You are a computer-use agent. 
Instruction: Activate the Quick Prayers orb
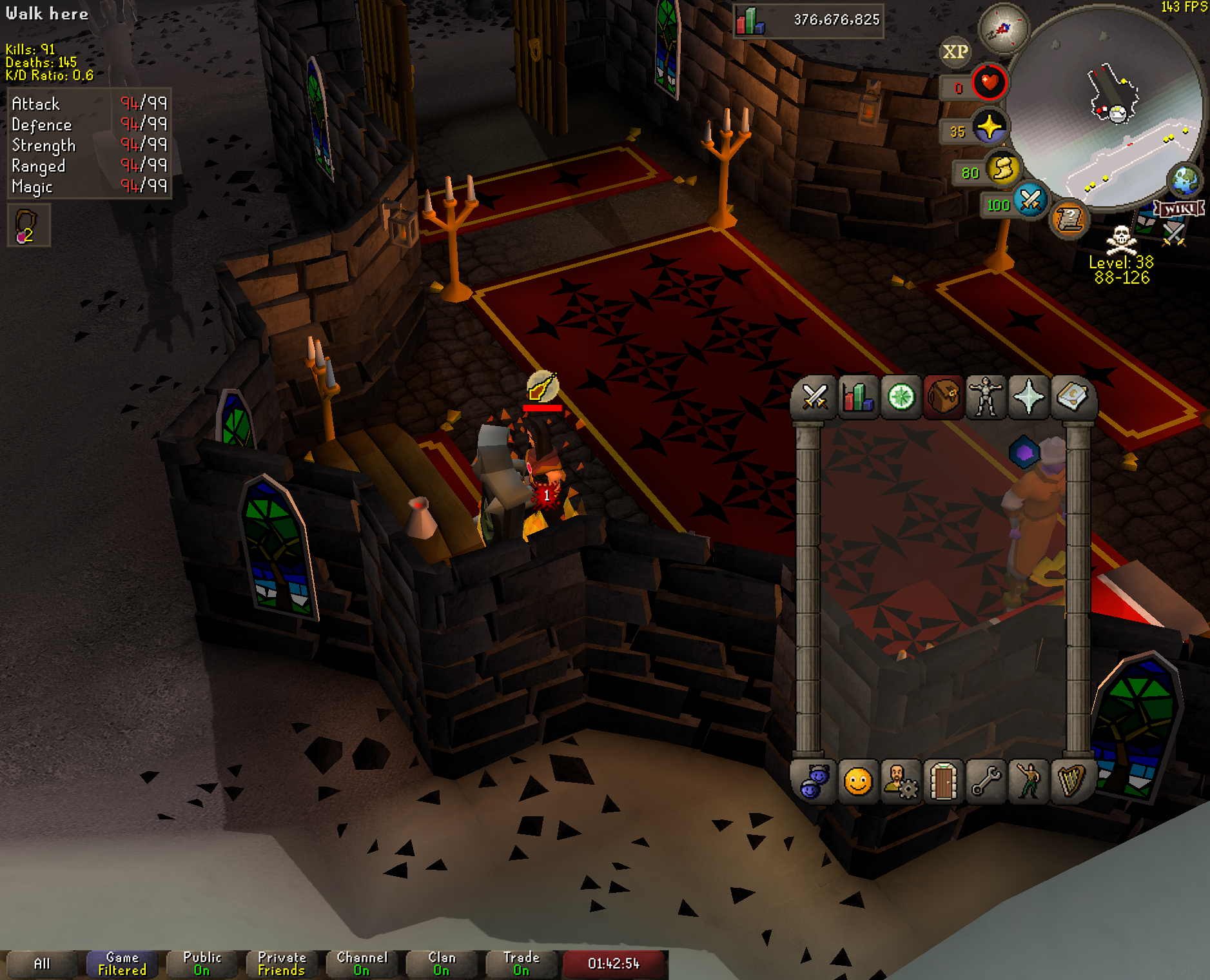coord(989,127)
